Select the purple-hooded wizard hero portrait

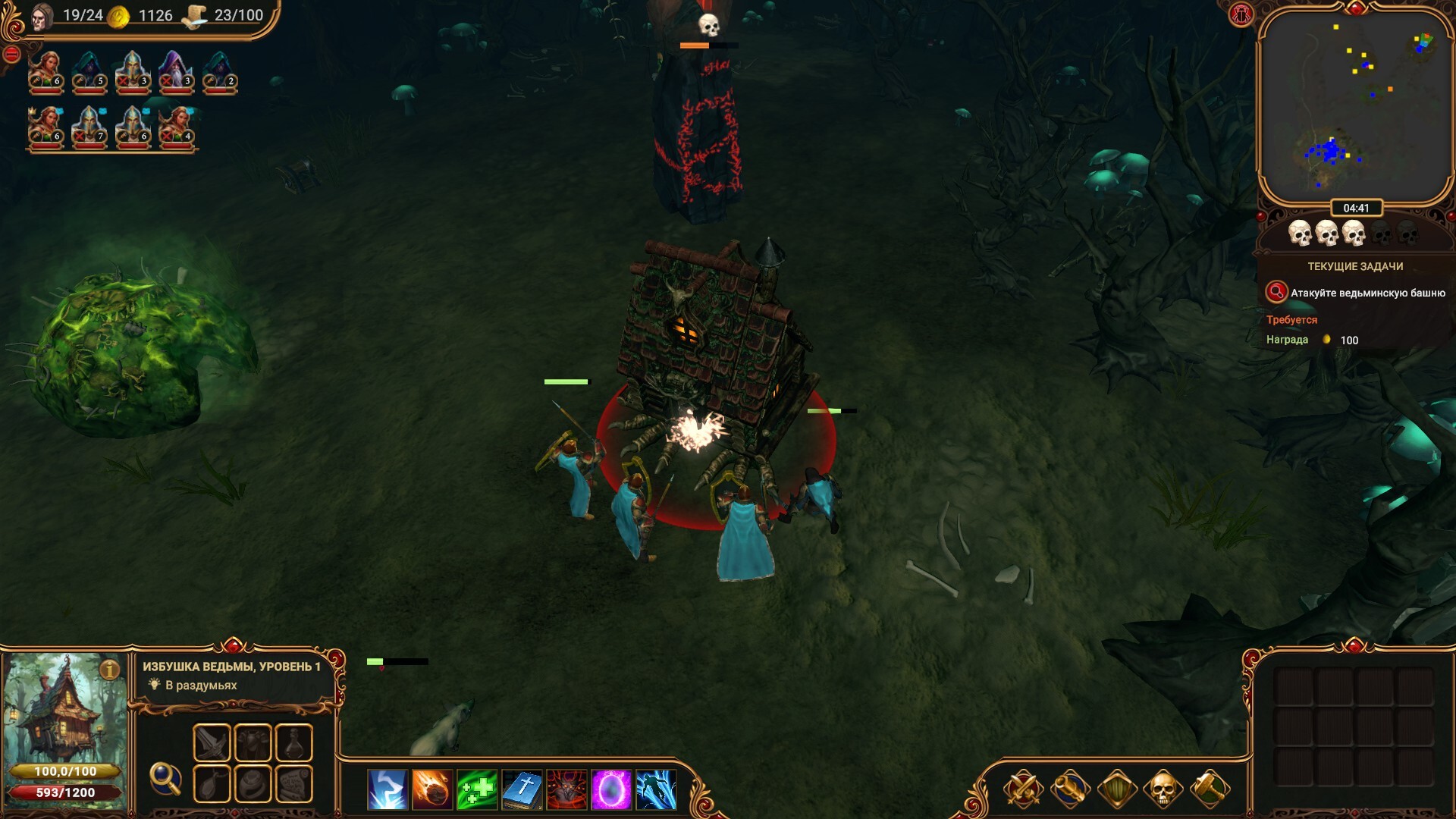[x=175, y=72]
